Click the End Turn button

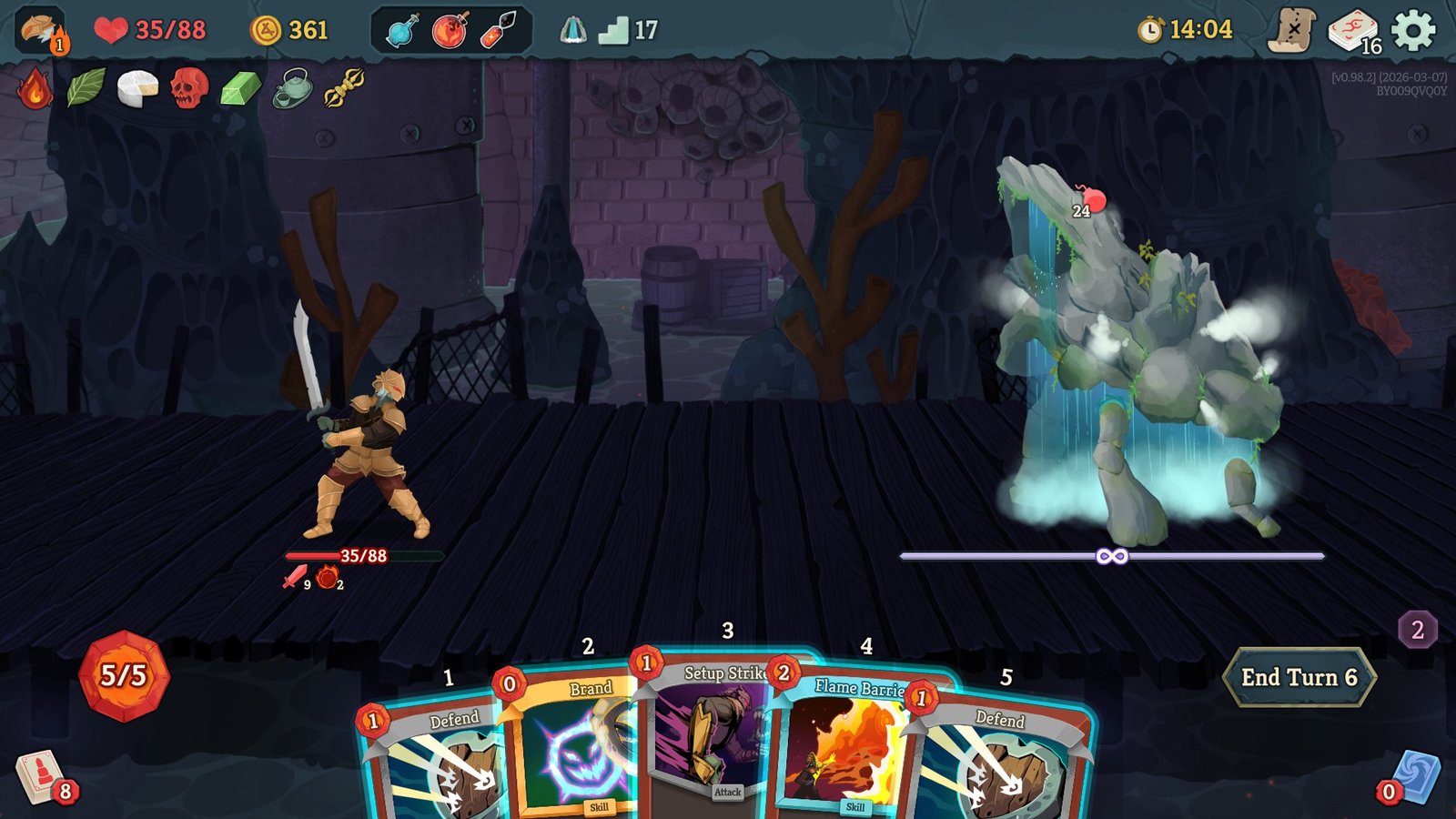(x=1299, y=677)
